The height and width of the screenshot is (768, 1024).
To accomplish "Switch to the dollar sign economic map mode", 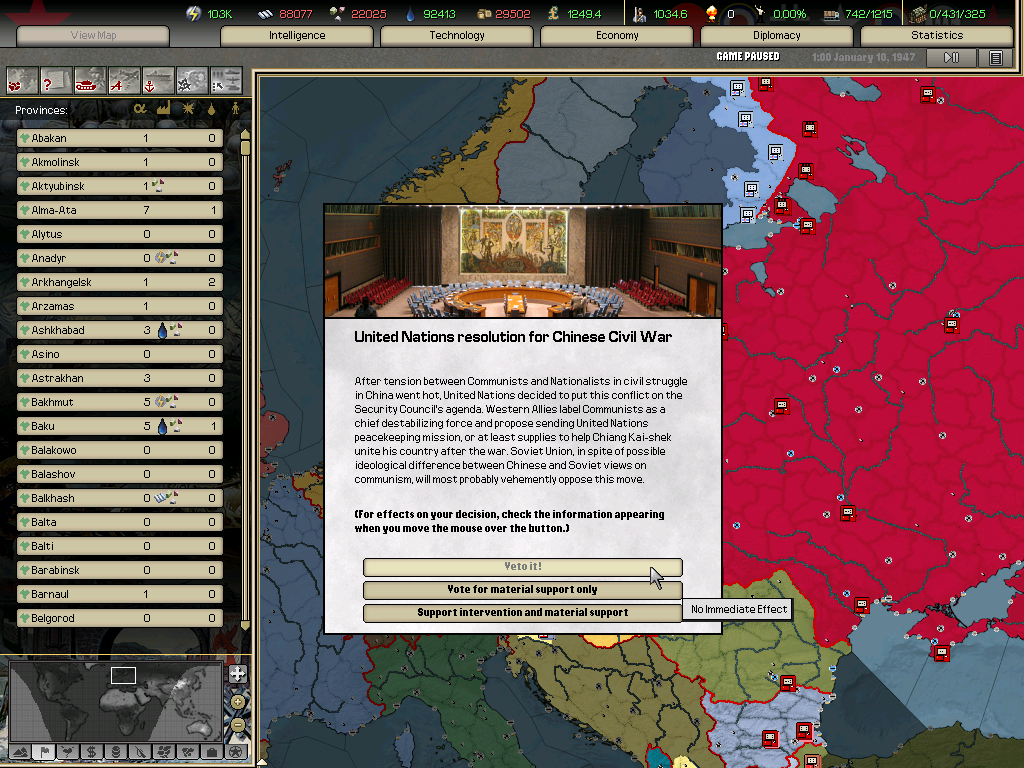I will pyautogui.click(x=91, y=751).
